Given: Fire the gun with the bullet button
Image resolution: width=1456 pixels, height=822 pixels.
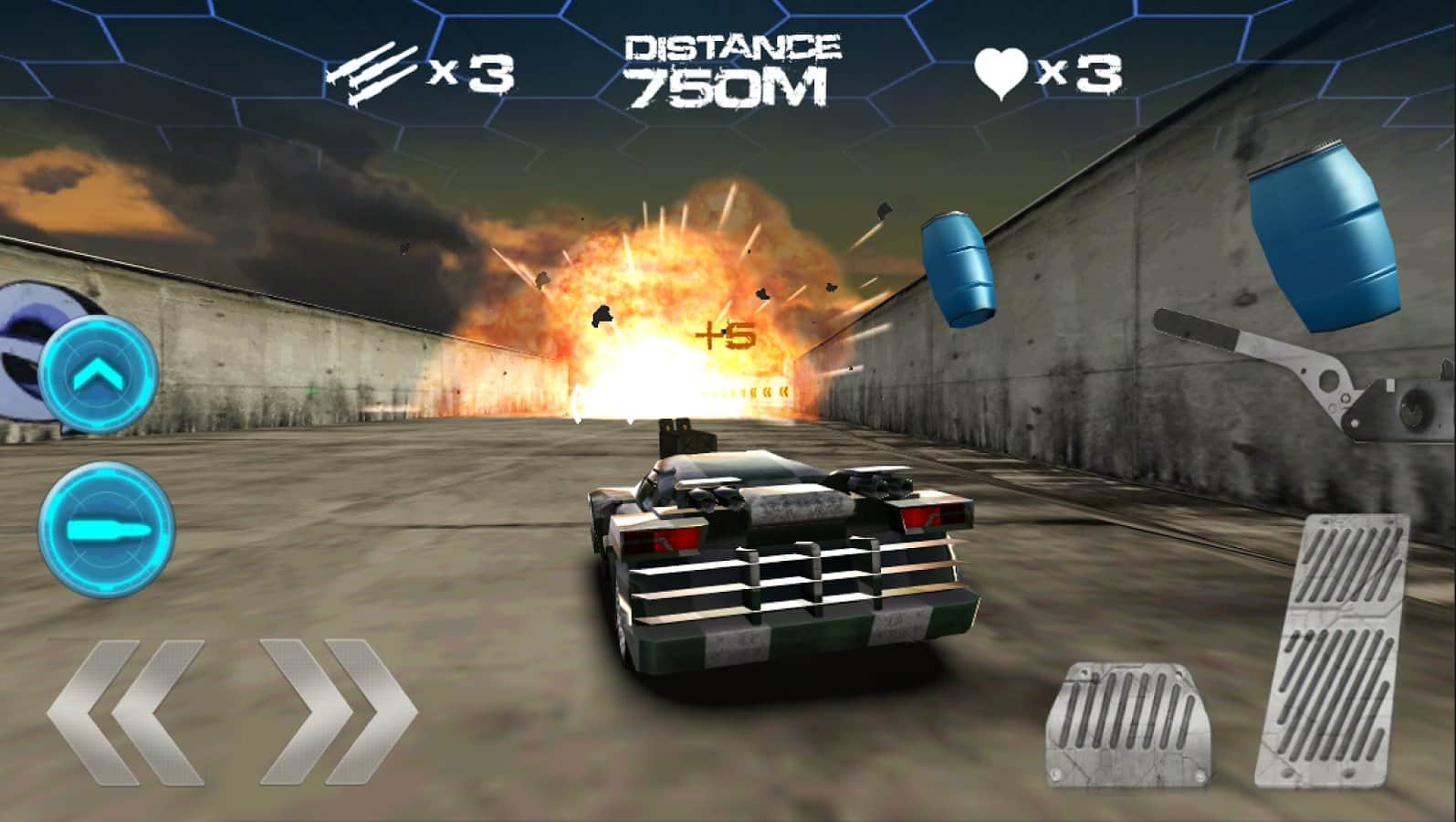Looking at the screenshot, I should tap(106, 531).
